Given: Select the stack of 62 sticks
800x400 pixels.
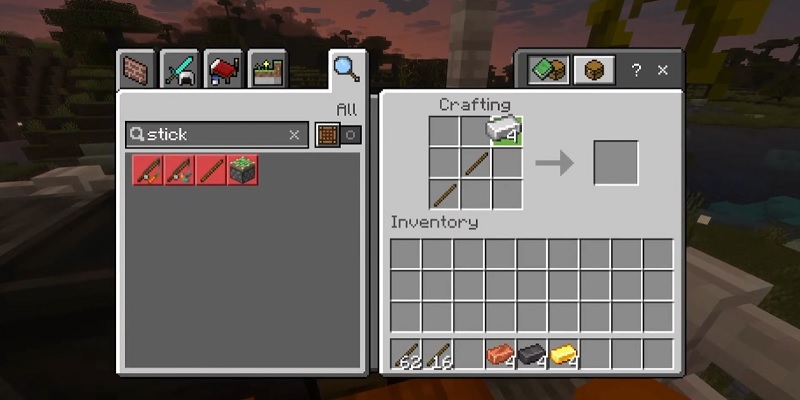Looking at the screenshot, I should pos(406,354).
